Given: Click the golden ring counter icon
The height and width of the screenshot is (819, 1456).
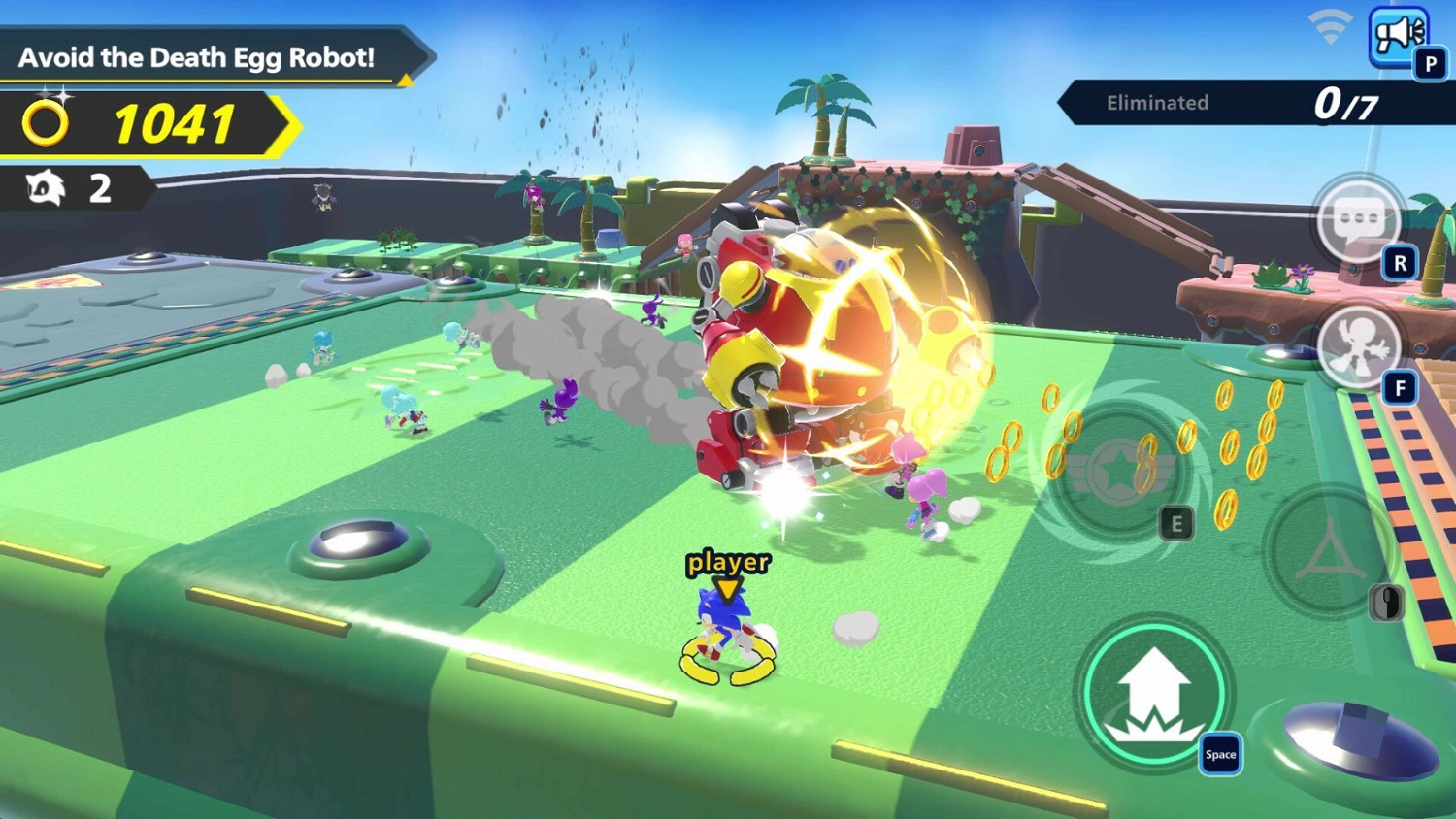Looking at the screenshot, I should pyautogui.click(x=44, y=124).
